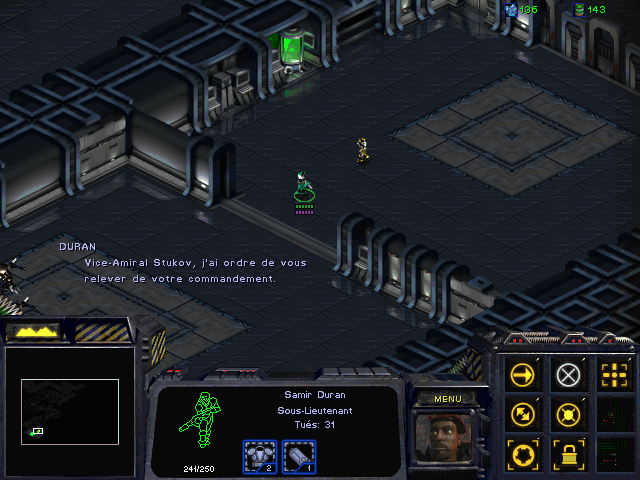
Task: Select the Patrol command icon
Action: tap(522, 413)
